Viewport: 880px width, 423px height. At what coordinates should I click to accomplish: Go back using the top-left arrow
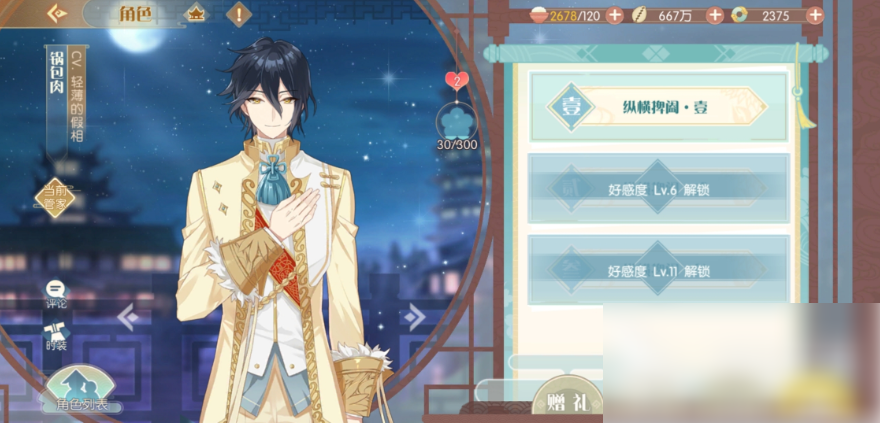[55, 14]
